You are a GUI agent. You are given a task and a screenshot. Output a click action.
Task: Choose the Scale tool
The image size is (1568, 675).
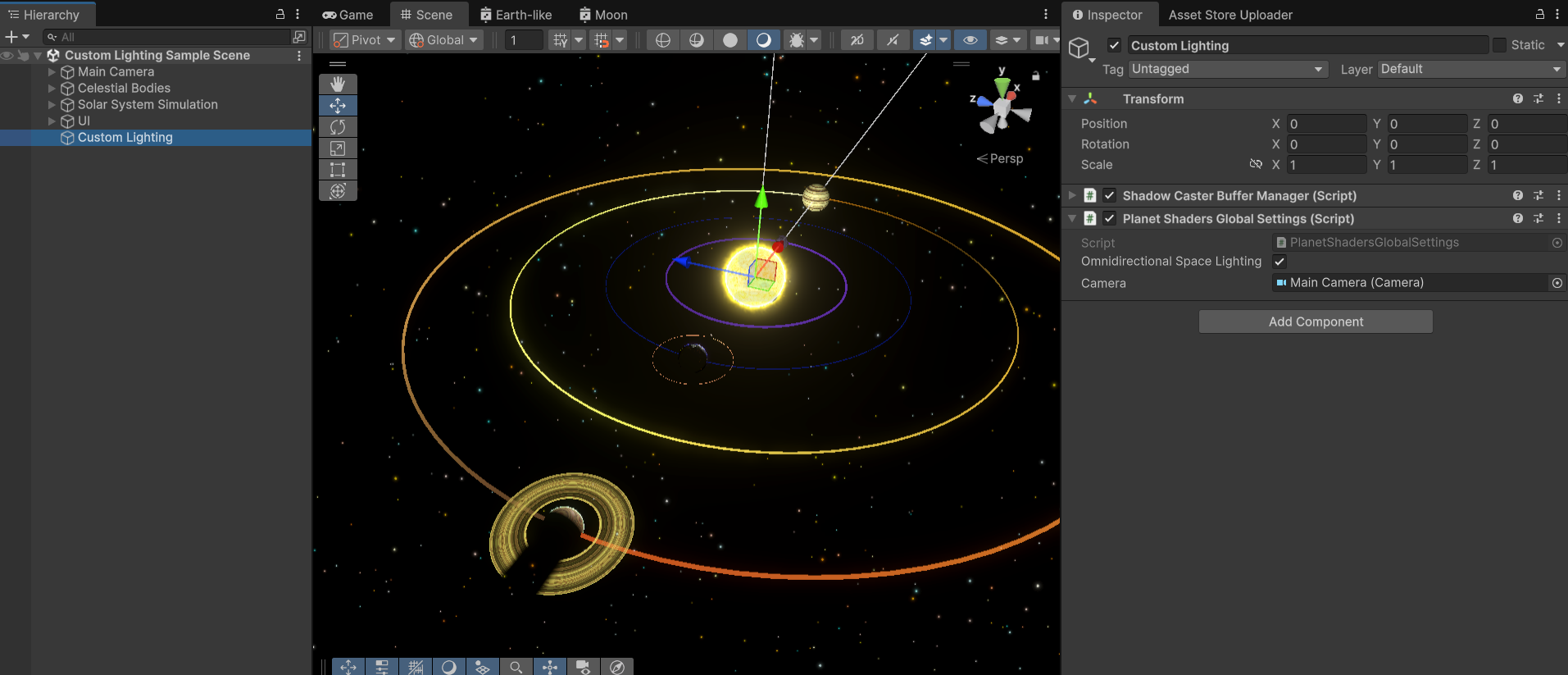point(338,148)
